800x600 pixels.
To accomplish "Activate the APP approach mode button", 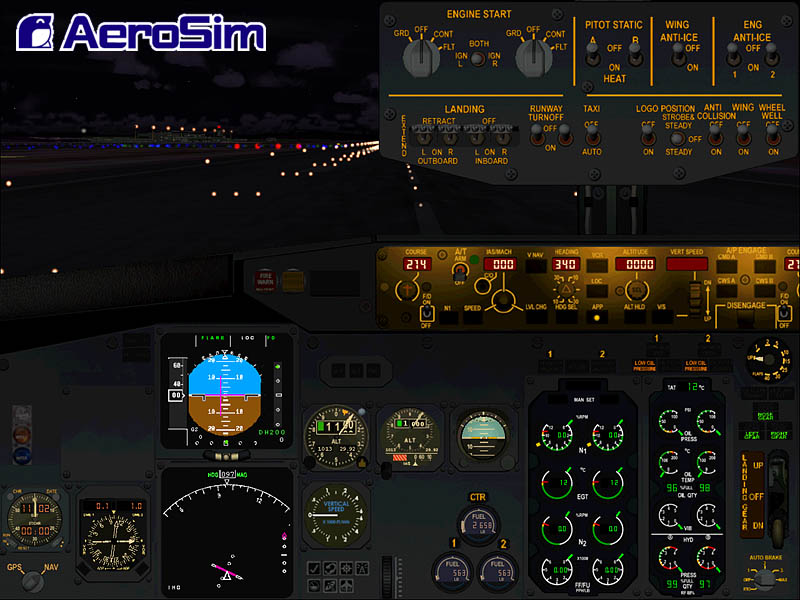I will (x=598, y=317).
